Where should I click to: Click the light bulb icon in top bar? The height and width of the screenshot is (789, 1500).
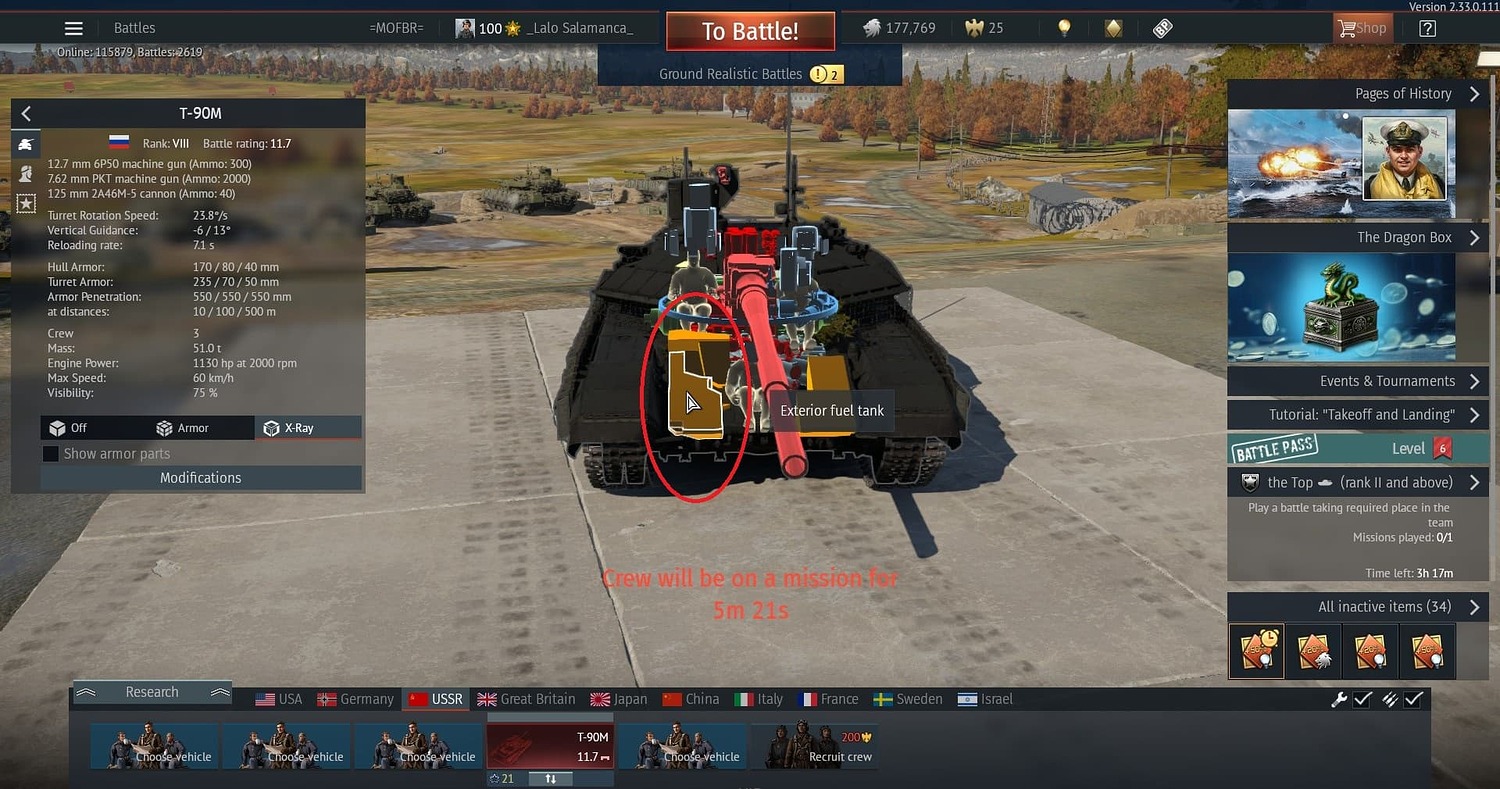coord(1063,28)
